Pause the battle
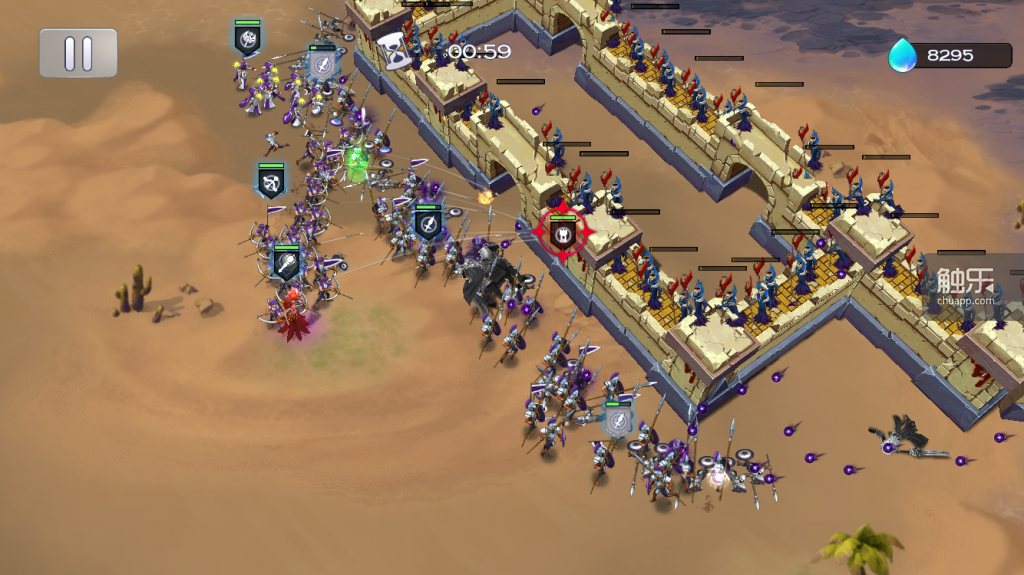Viewport: 1024px width, 575px height. coord(78,53)
